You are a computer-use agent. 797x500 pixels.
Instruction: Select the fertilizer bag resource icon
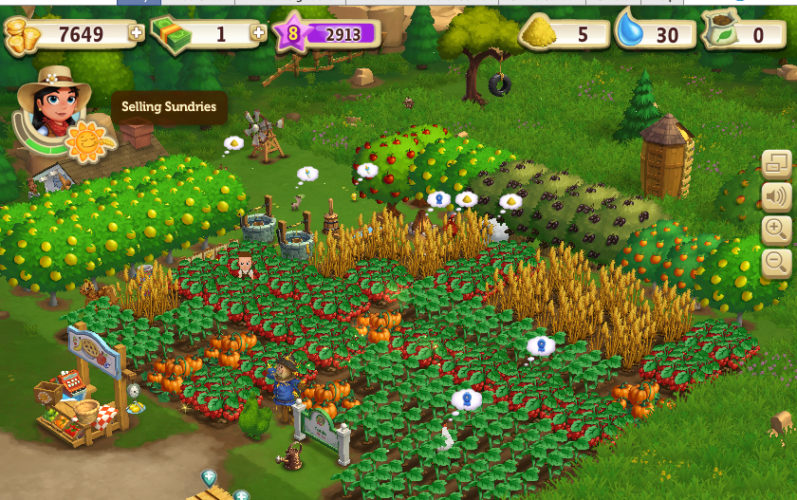718,32
